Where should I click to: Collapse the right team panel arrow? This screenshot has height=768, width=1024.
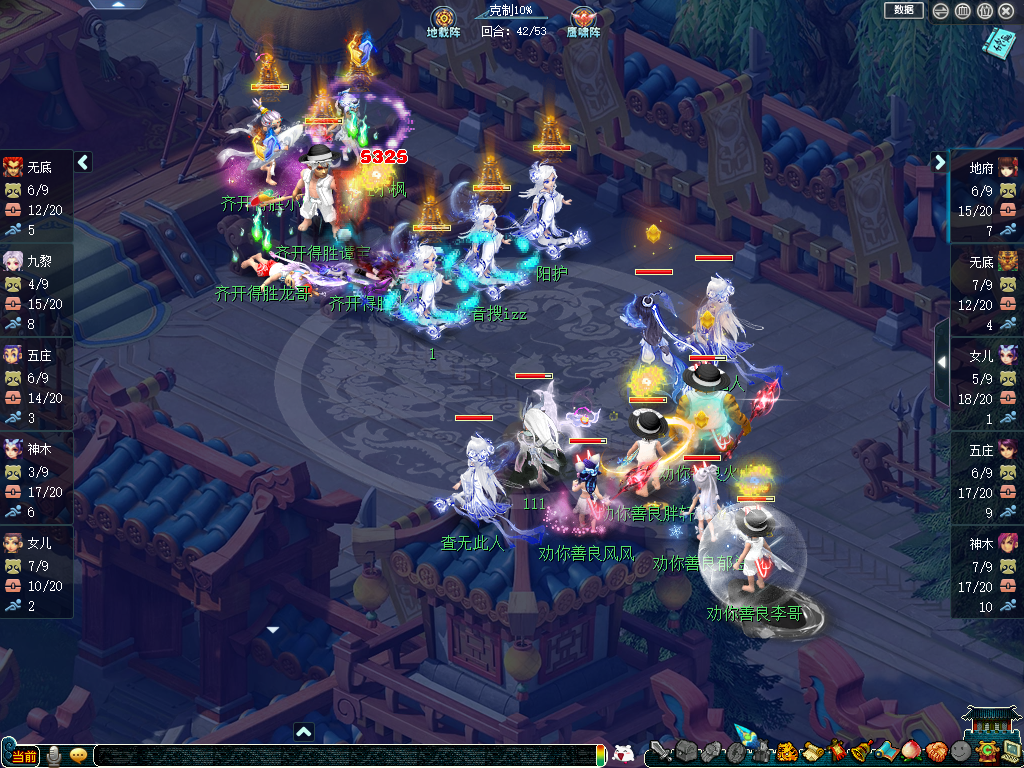940,162
